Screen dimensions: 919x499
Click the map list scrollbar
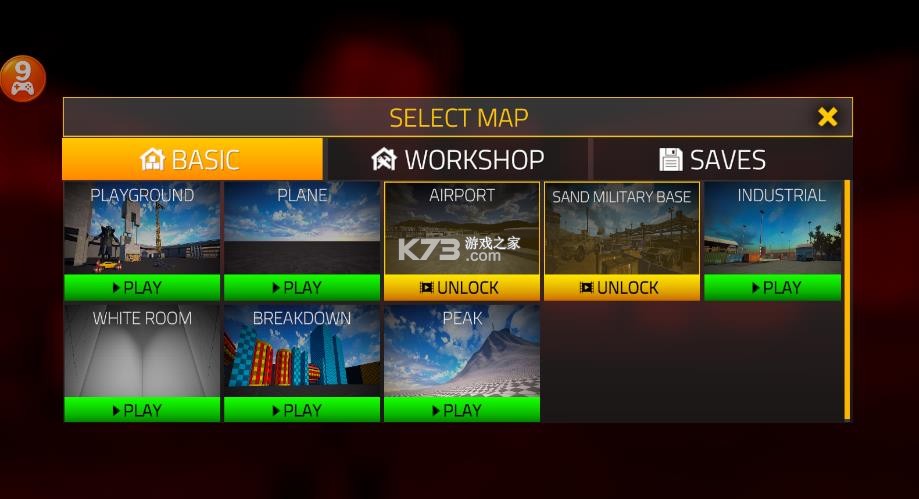coord(847,300)
